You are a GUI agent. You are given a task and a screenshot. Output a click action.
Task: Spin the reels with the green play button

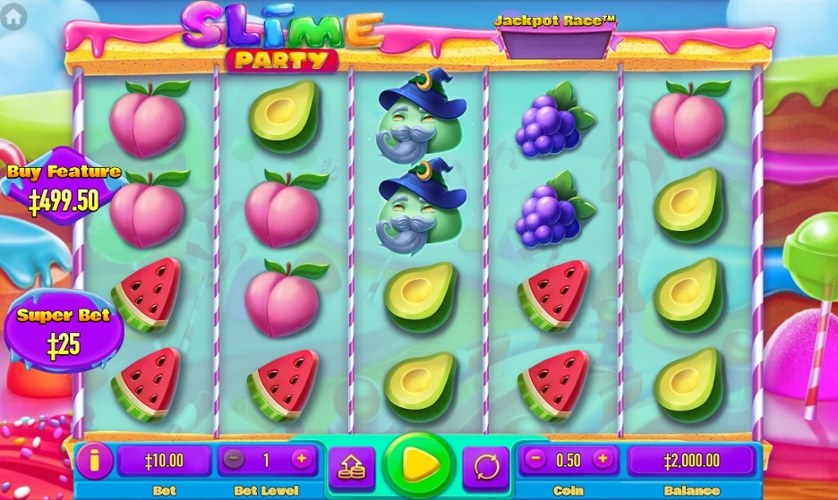(419, 464)
